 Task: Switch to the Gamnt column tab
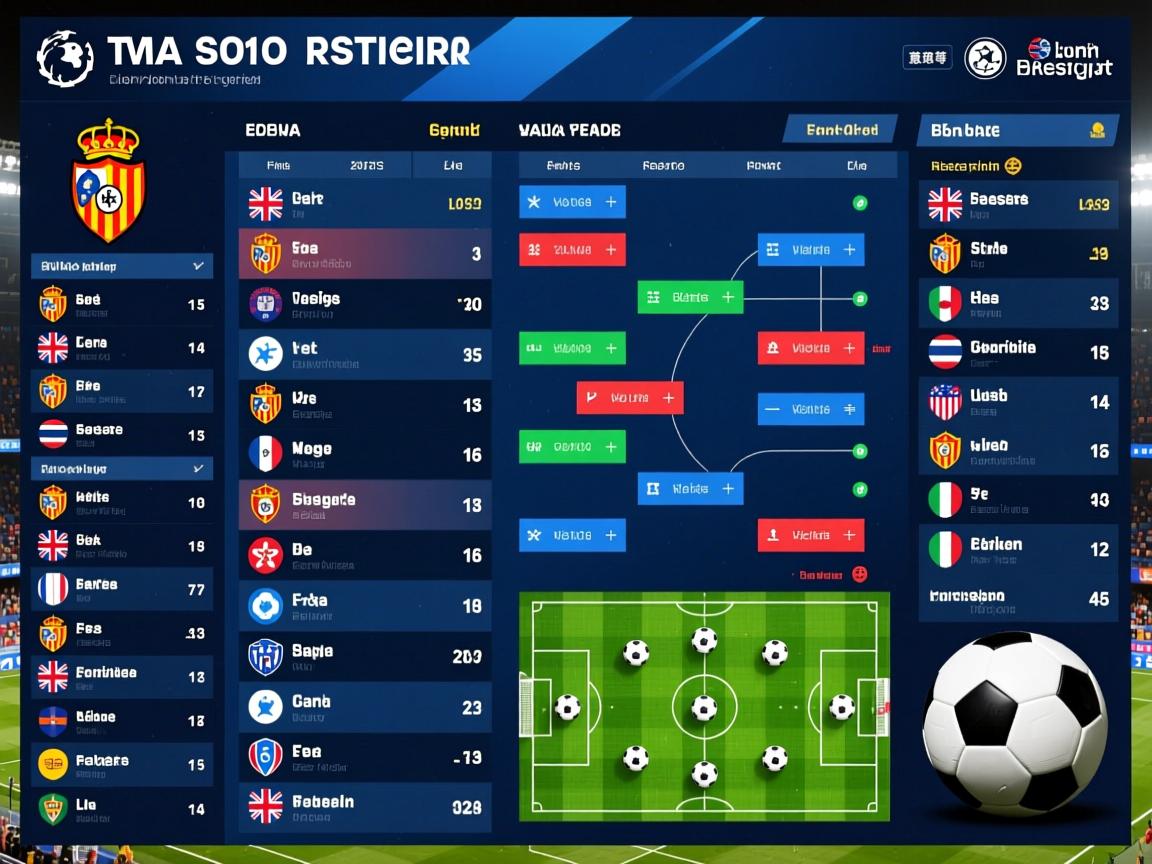click(454, 130)
